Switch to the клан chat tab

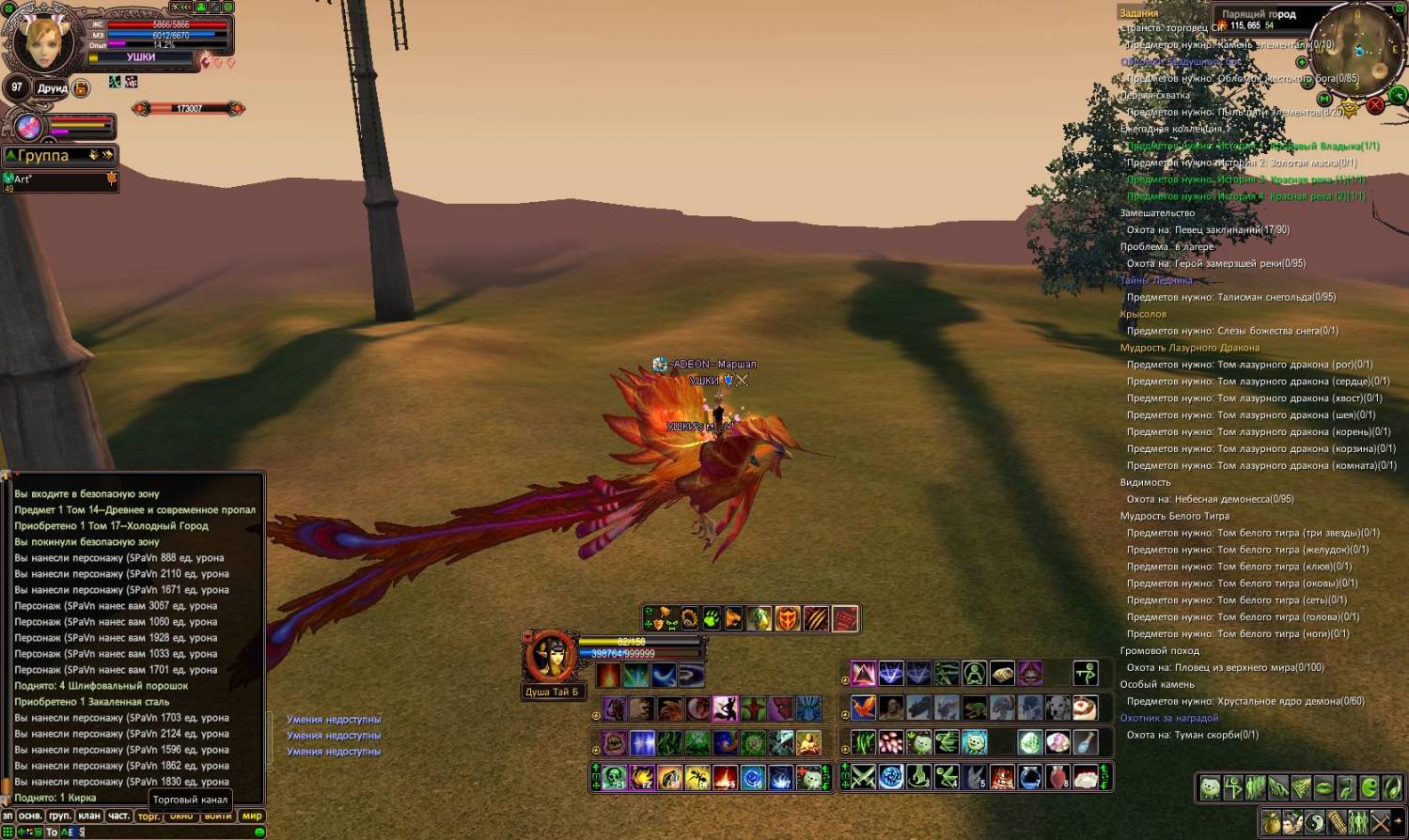click(x=89, y=816)
